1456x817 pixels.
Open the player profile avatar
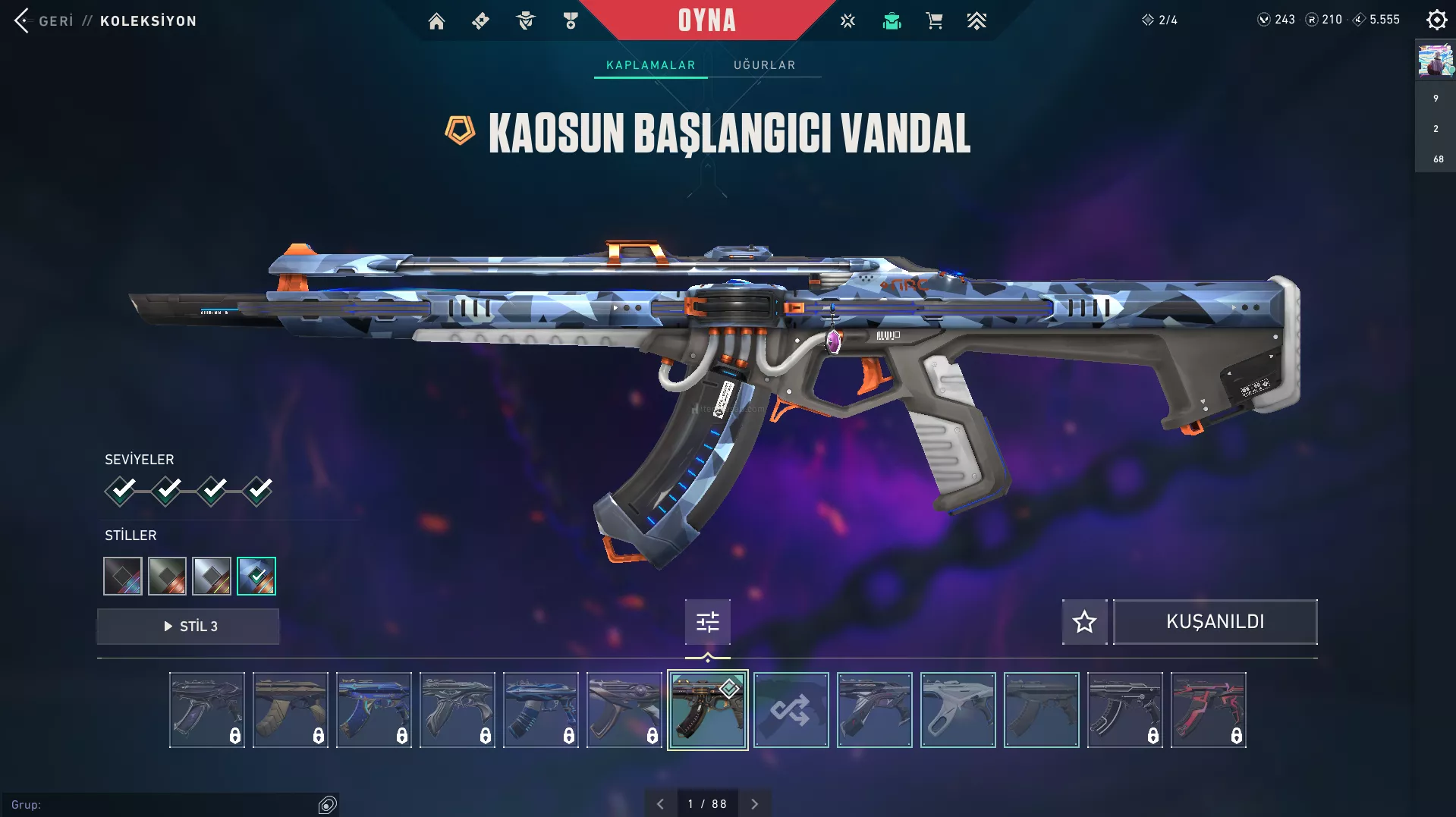point(1435,61)
